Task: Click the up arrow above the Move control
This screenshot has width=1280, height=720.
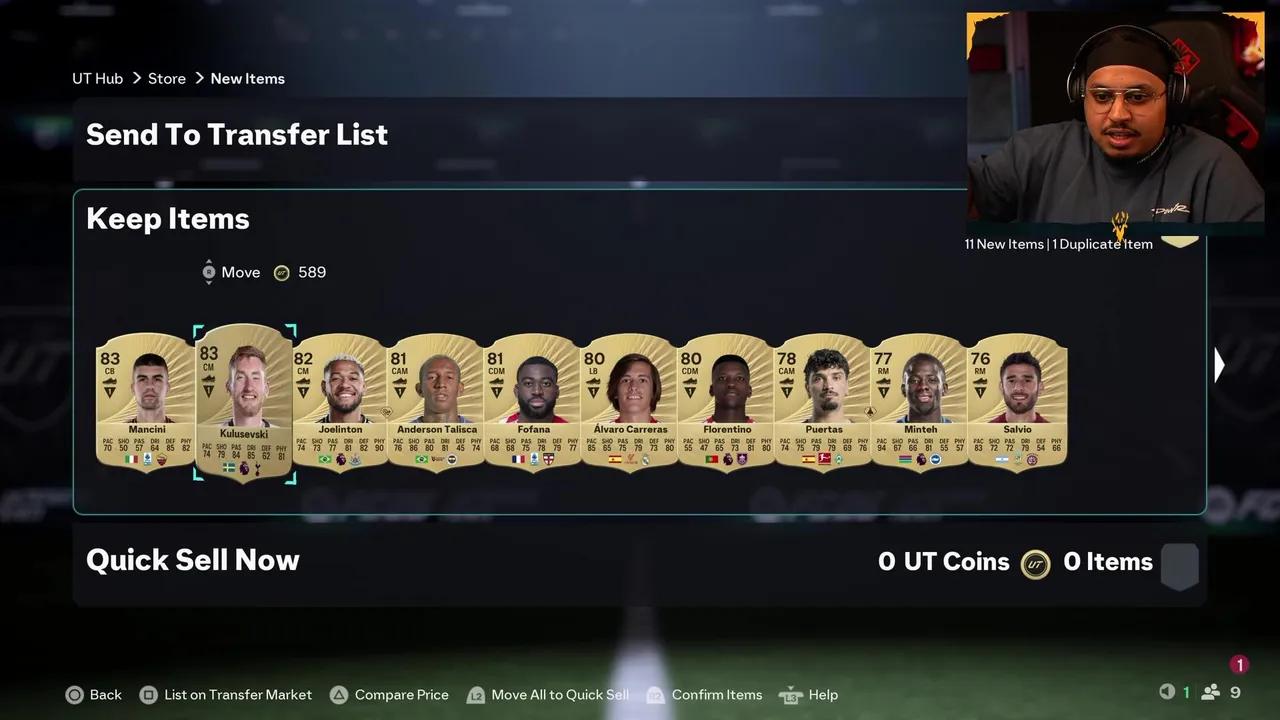Action: pos(209,262)
